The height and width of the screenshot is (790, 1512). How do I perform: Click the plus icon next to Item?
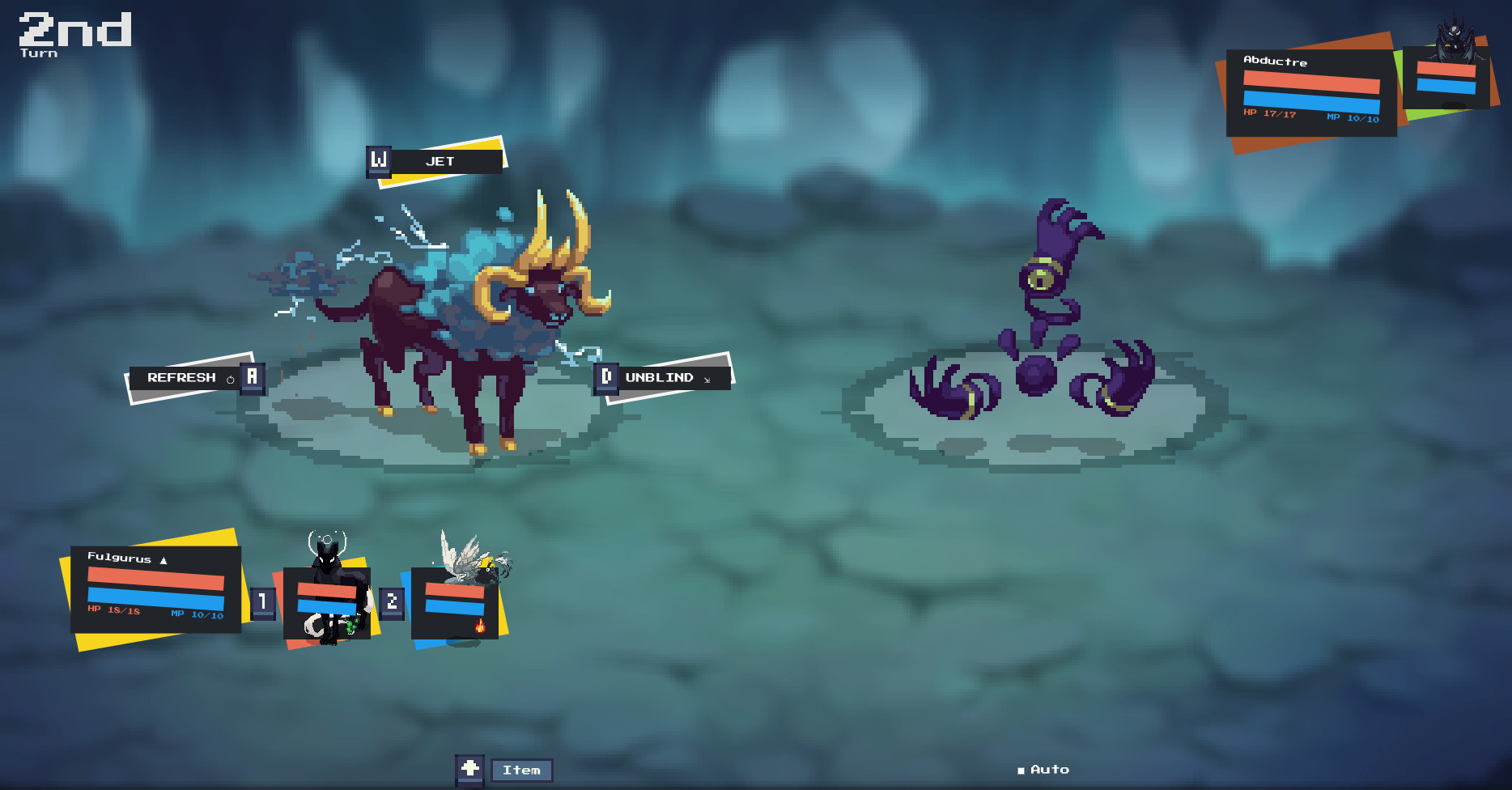[x=472, y=768]
